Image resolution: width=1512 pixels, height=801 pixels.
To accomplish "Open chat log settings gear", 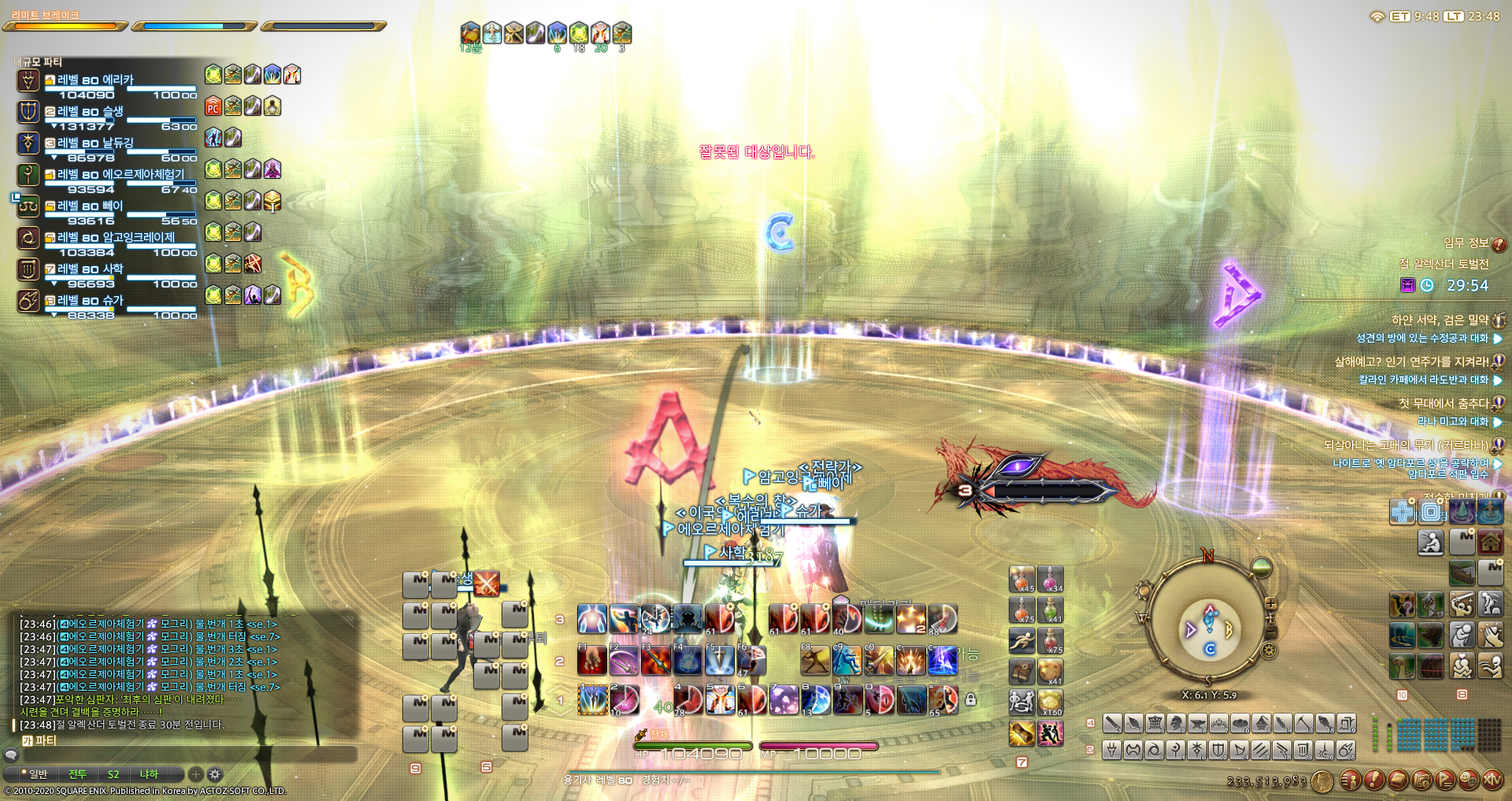I will (215, 774).
